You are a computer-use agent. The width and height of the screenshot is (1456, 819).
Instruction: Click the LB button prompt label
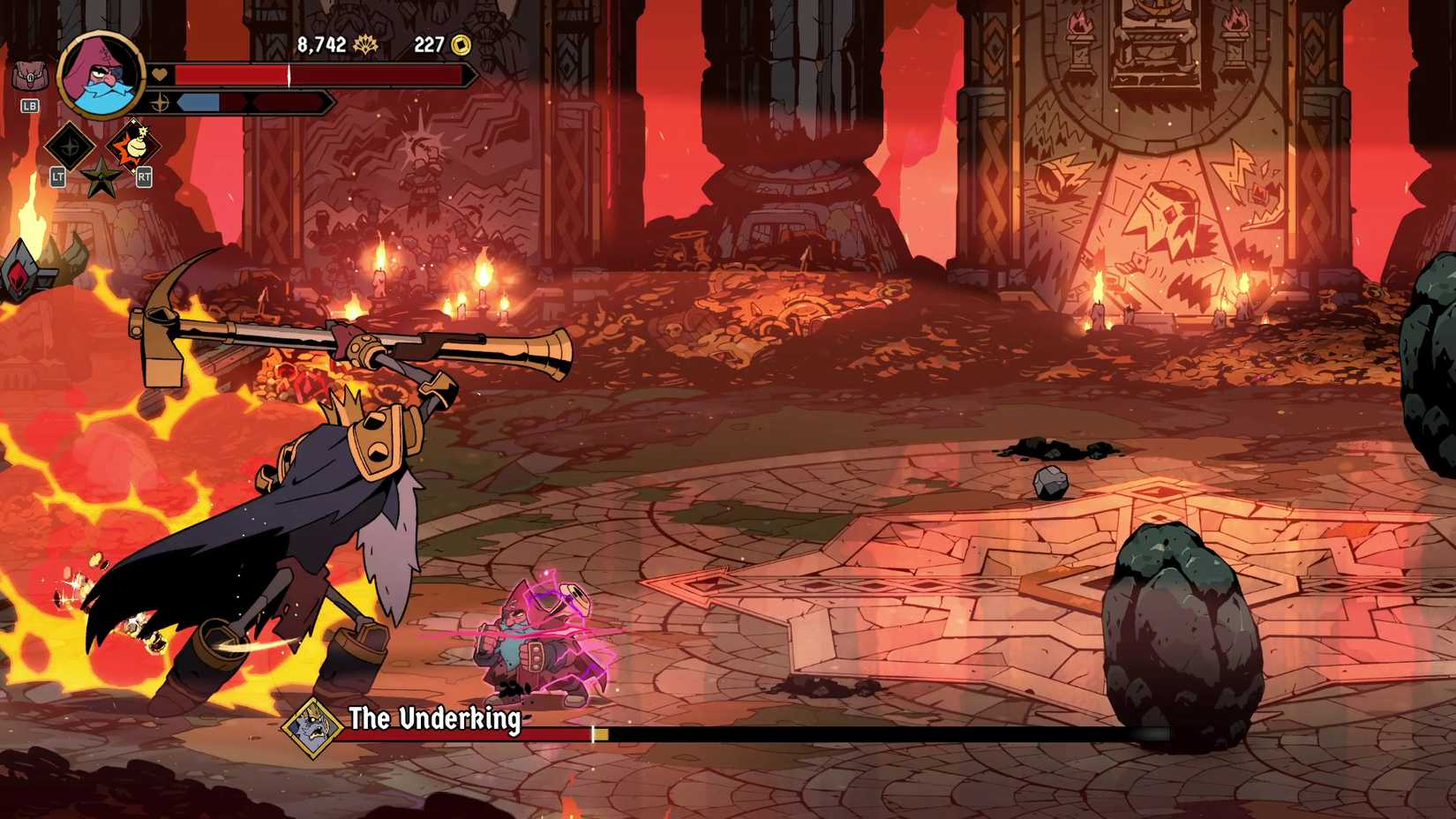pyautogui.click(x=30, y=105)
